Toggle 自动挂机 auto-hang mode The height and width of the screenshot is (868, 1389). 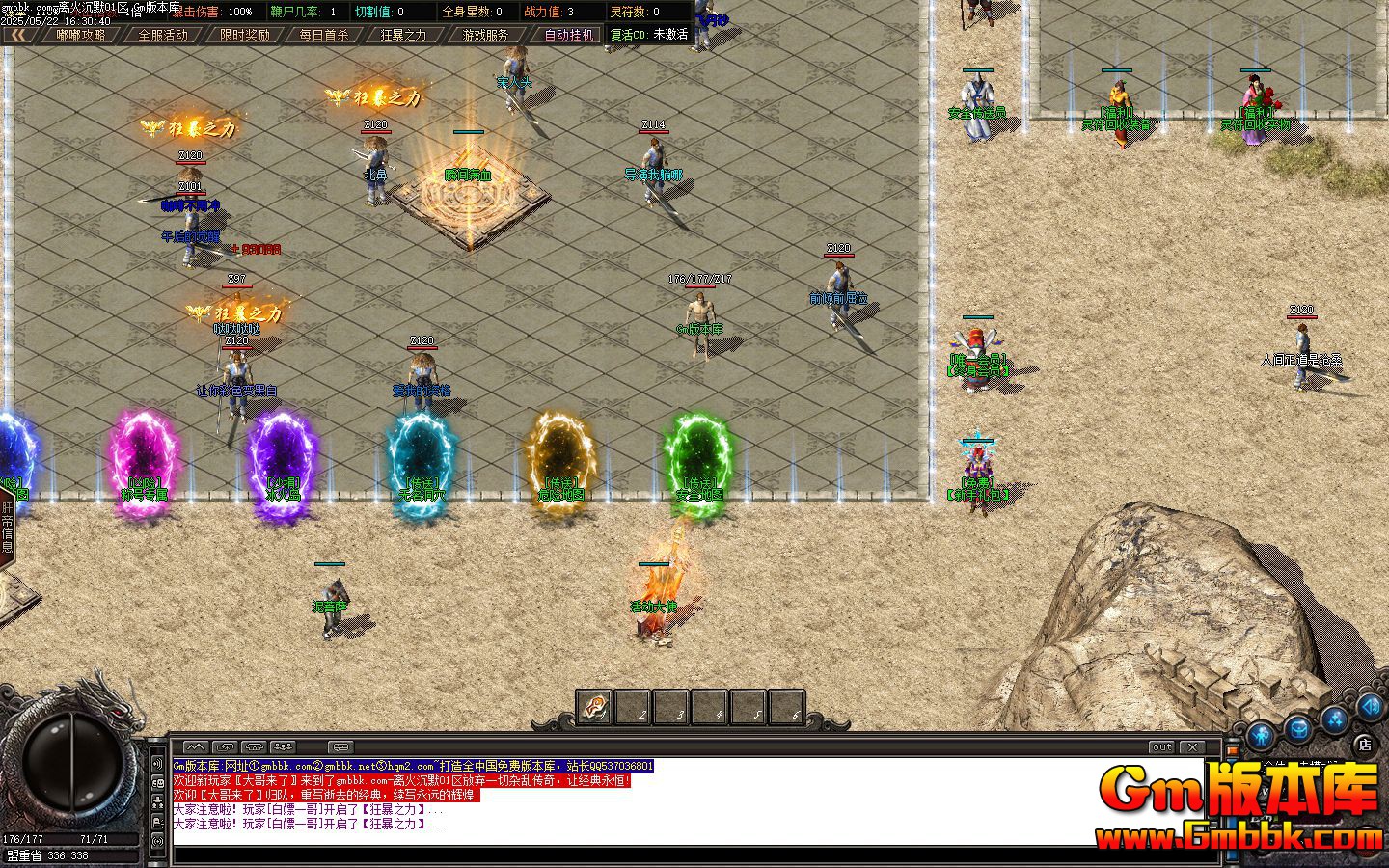coord(568,35)
